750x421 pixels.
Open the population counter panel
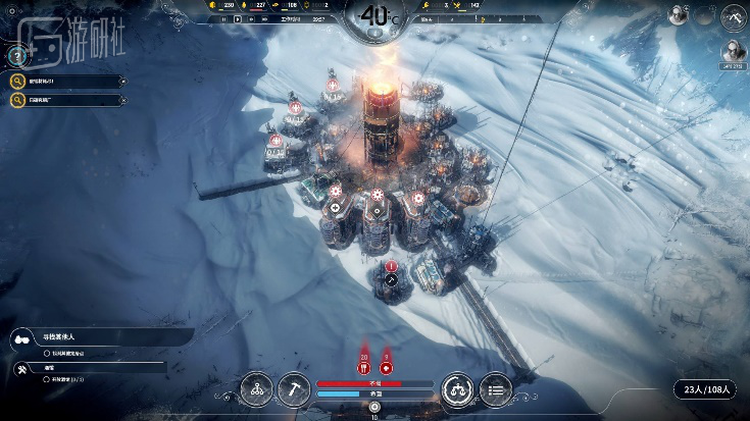coord(706,389)
